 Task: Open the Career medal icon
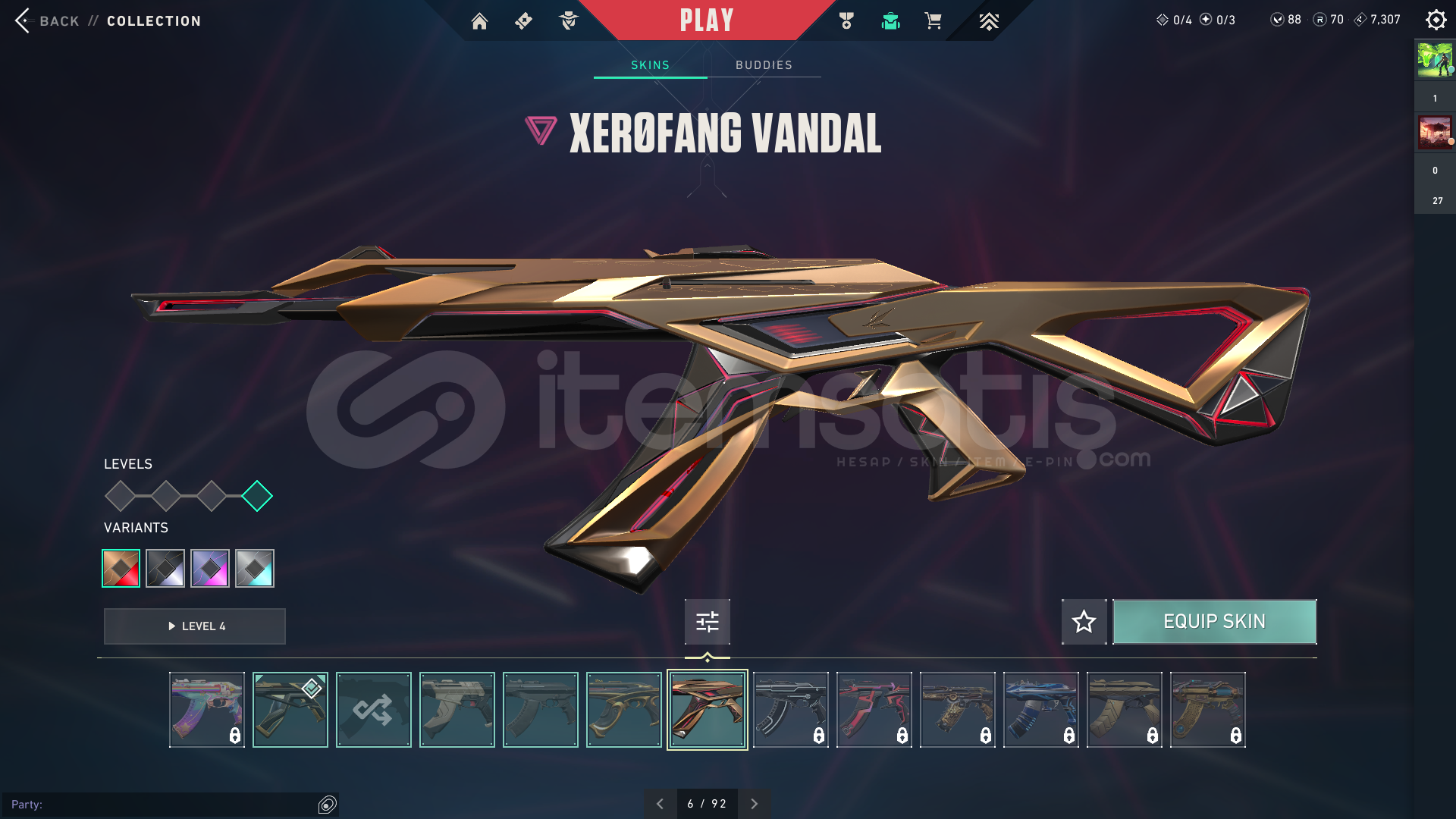pyautogui.click(x=847, y=20)
